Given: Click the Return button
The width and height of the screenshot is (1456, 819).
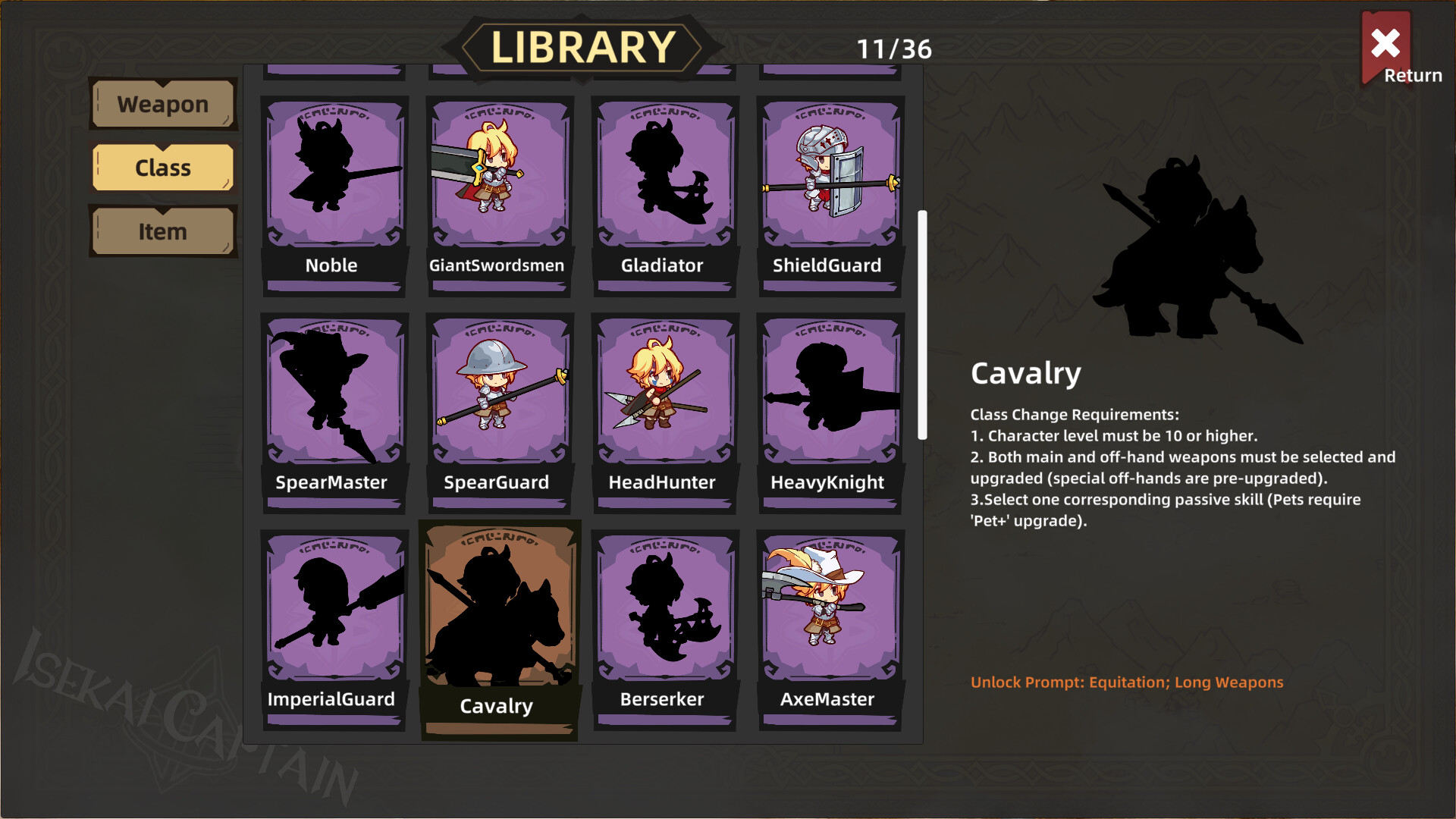Looking at the screenshot, I should click(1386, 47).
